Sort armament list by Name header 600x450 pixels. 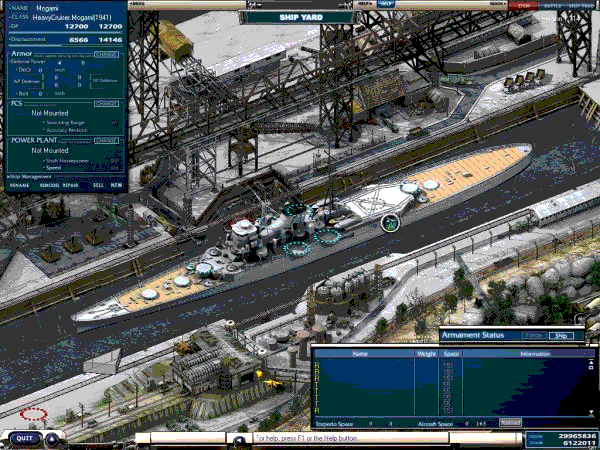click(x=360, y=354)
